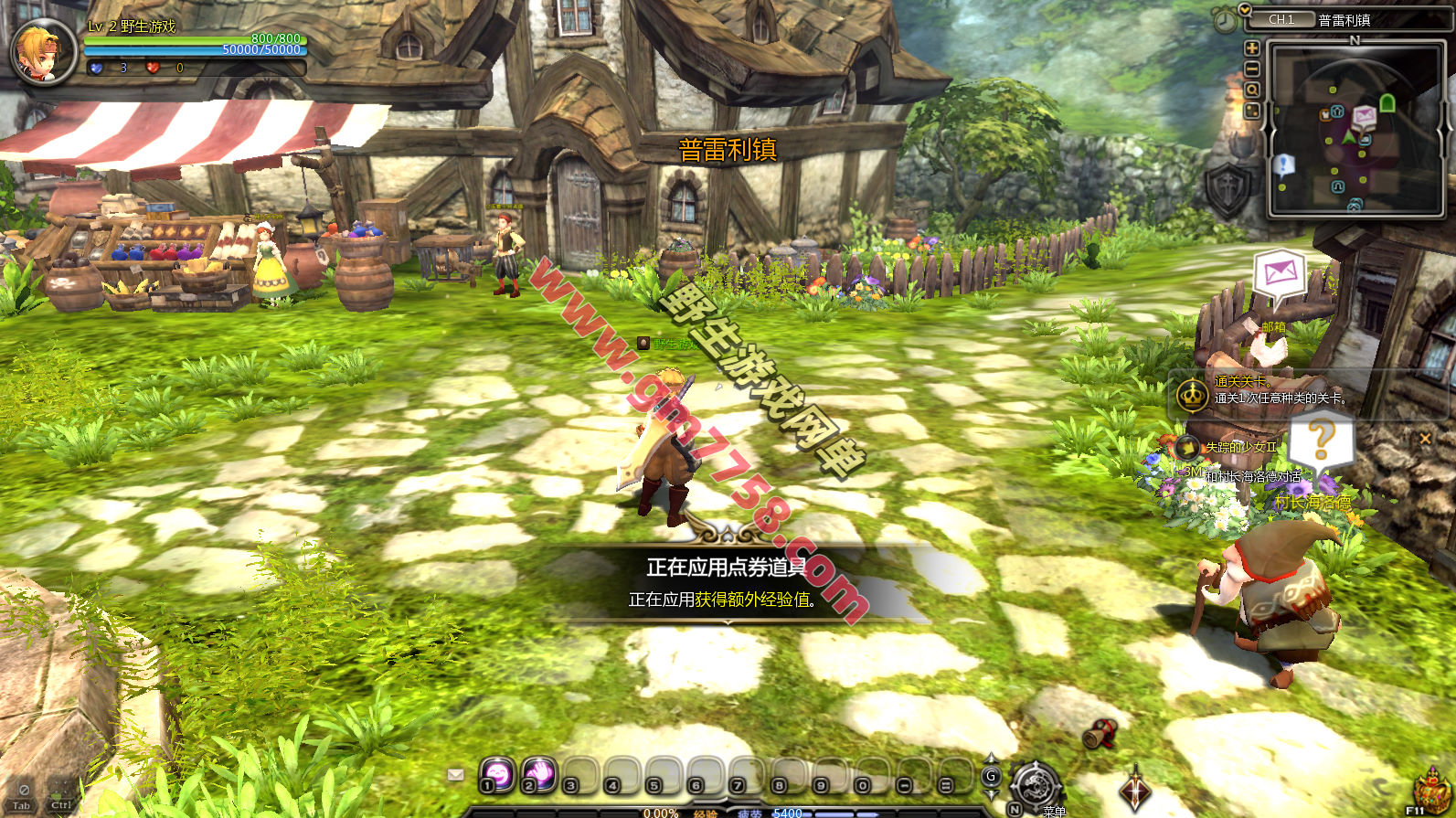Click the minimap zoom-out minus button
Screen dimensions: 1456x818
pyautogui.click(x=1252, y=69)
